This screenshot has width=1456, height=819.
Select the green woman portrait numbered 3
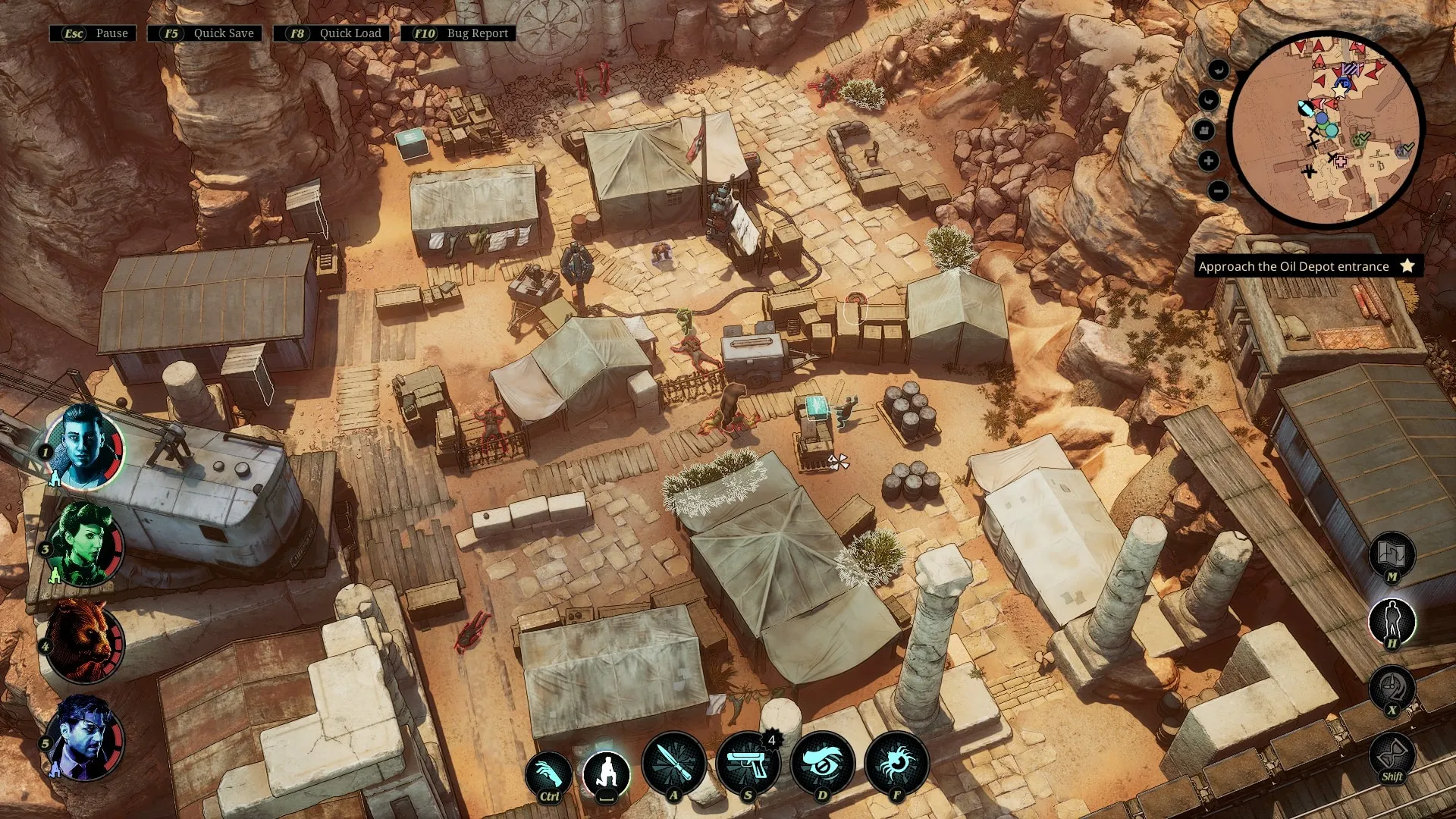coord(83,544)
